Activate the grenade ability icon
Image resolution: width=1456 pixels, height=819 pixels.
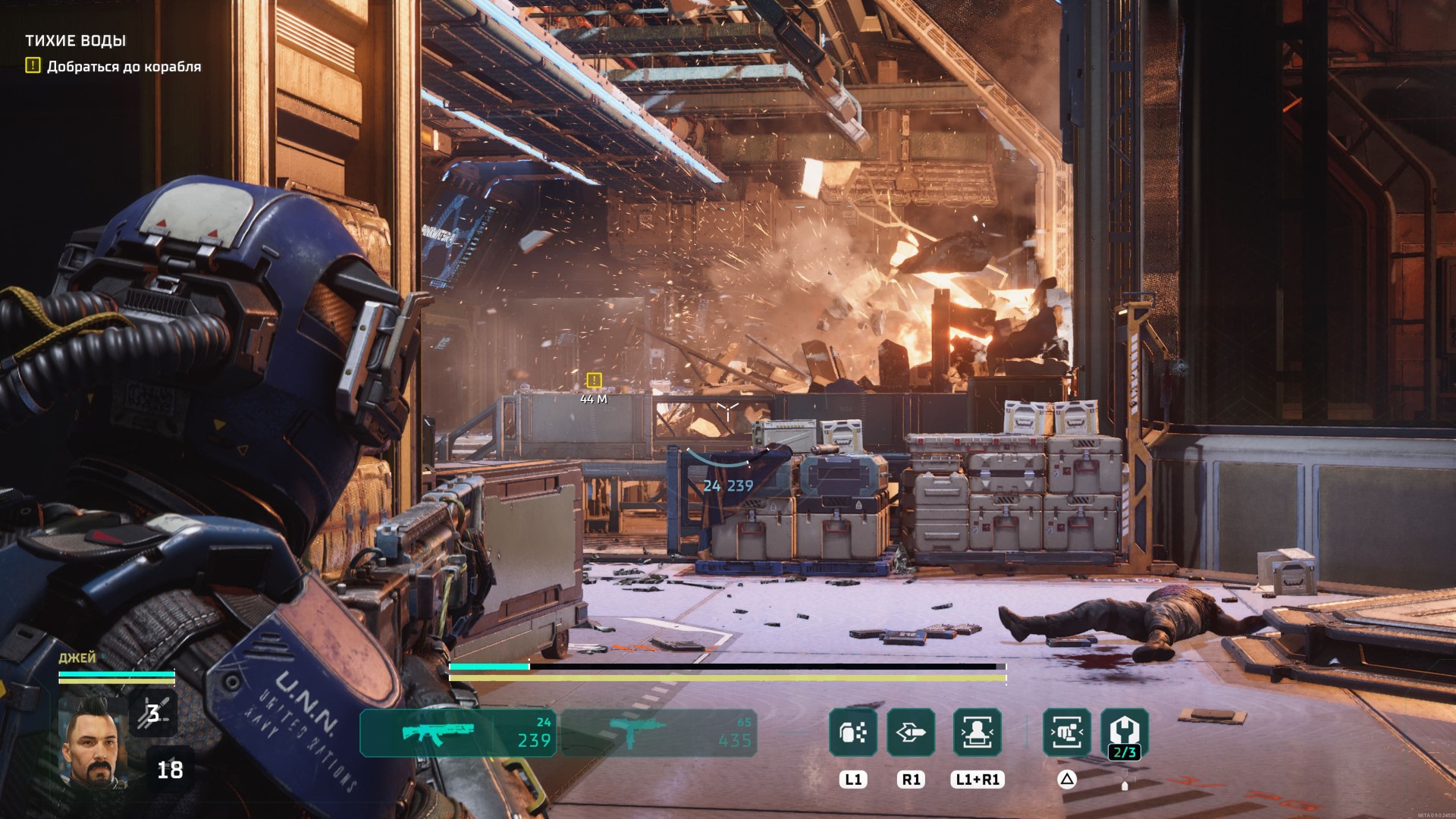853,732
